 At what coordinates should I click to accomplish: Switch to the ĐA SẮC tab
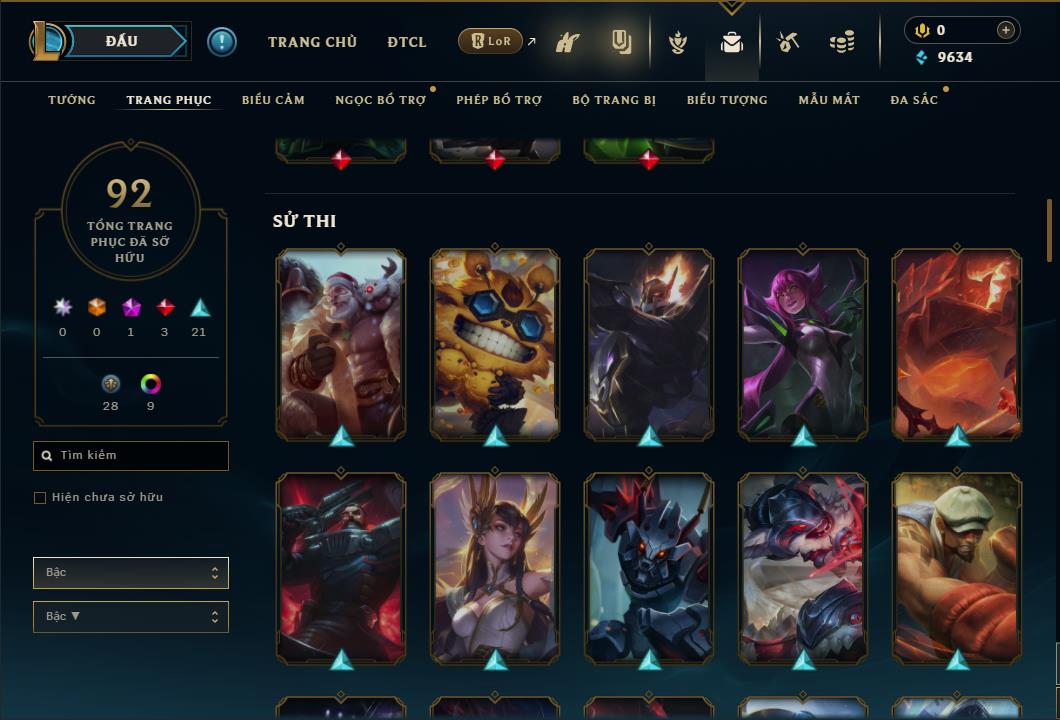[914, 100]
